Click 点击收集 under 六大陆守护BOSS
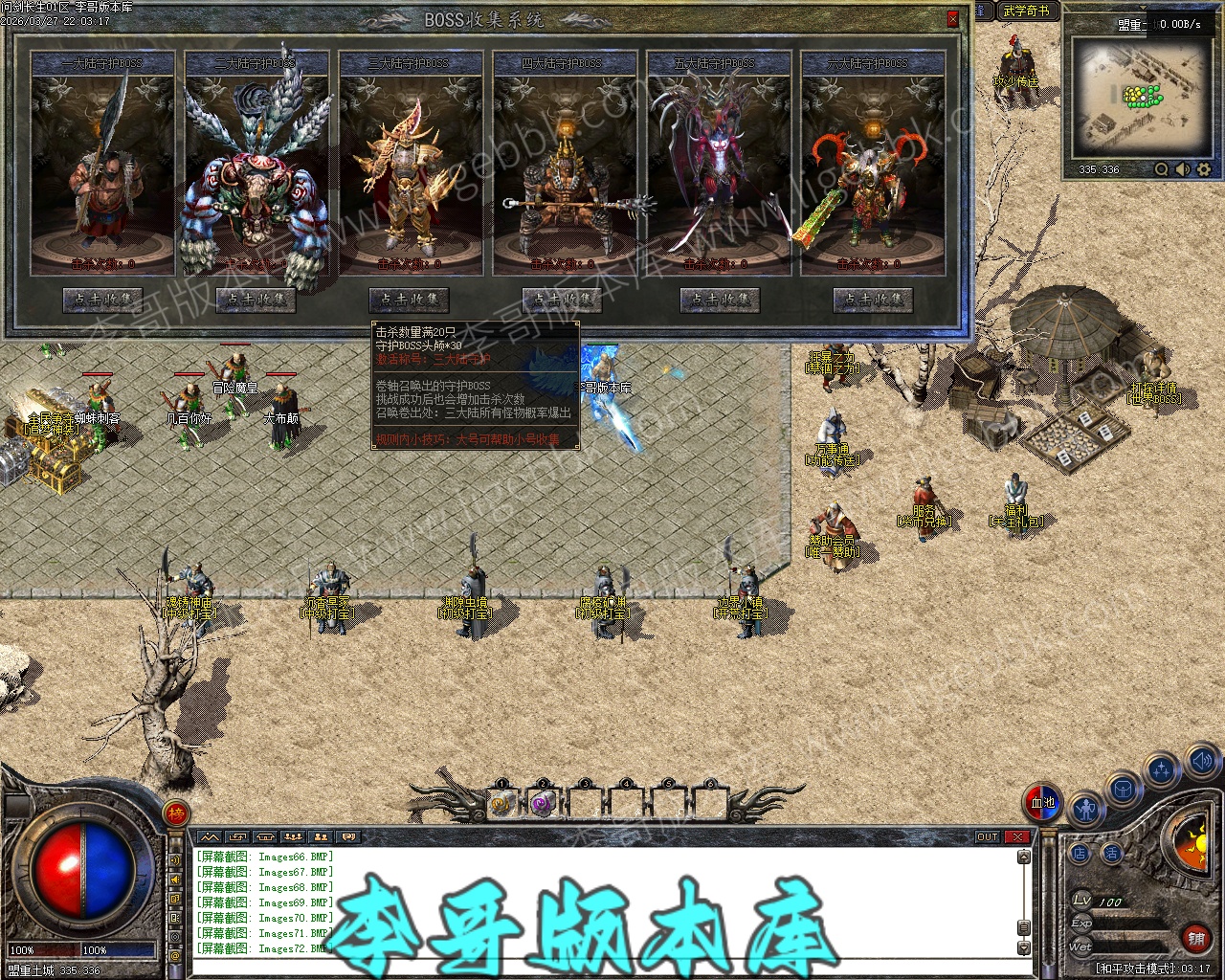Image resolution: width=1225 pixels, height=980 pixels. (872, 300)
